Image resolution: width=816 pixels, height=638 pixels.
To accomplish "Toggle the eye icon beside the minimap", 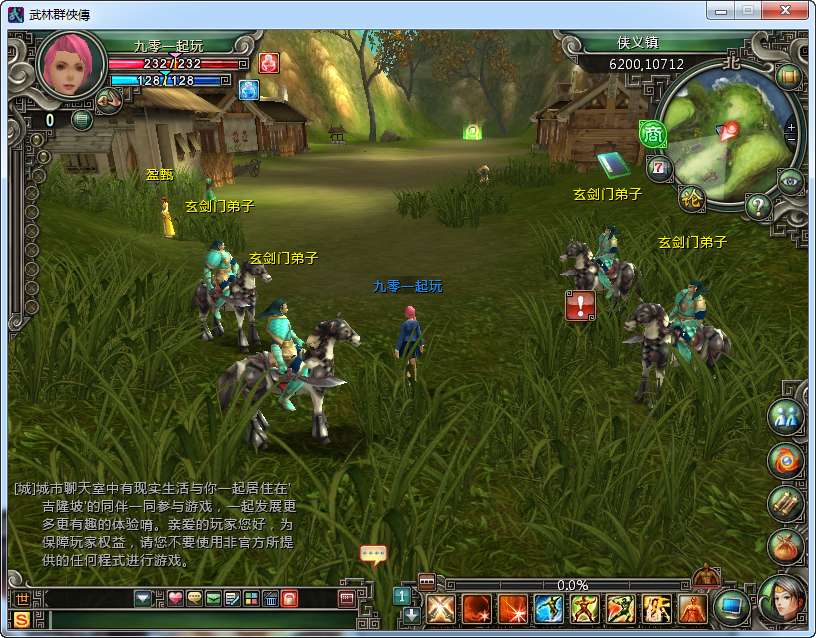I will [791, 180].
